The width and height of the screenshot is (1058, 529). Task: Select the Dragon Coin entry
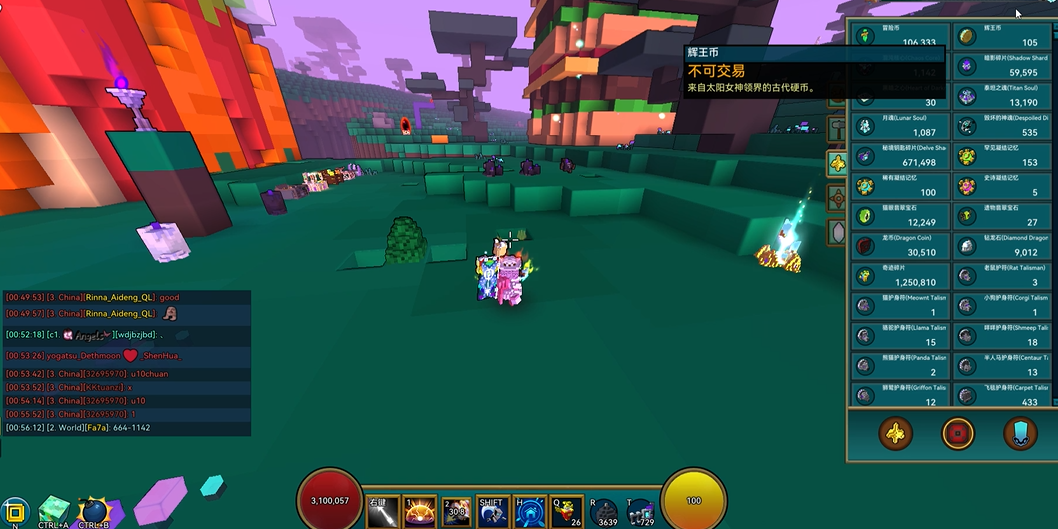coord(900,246)
